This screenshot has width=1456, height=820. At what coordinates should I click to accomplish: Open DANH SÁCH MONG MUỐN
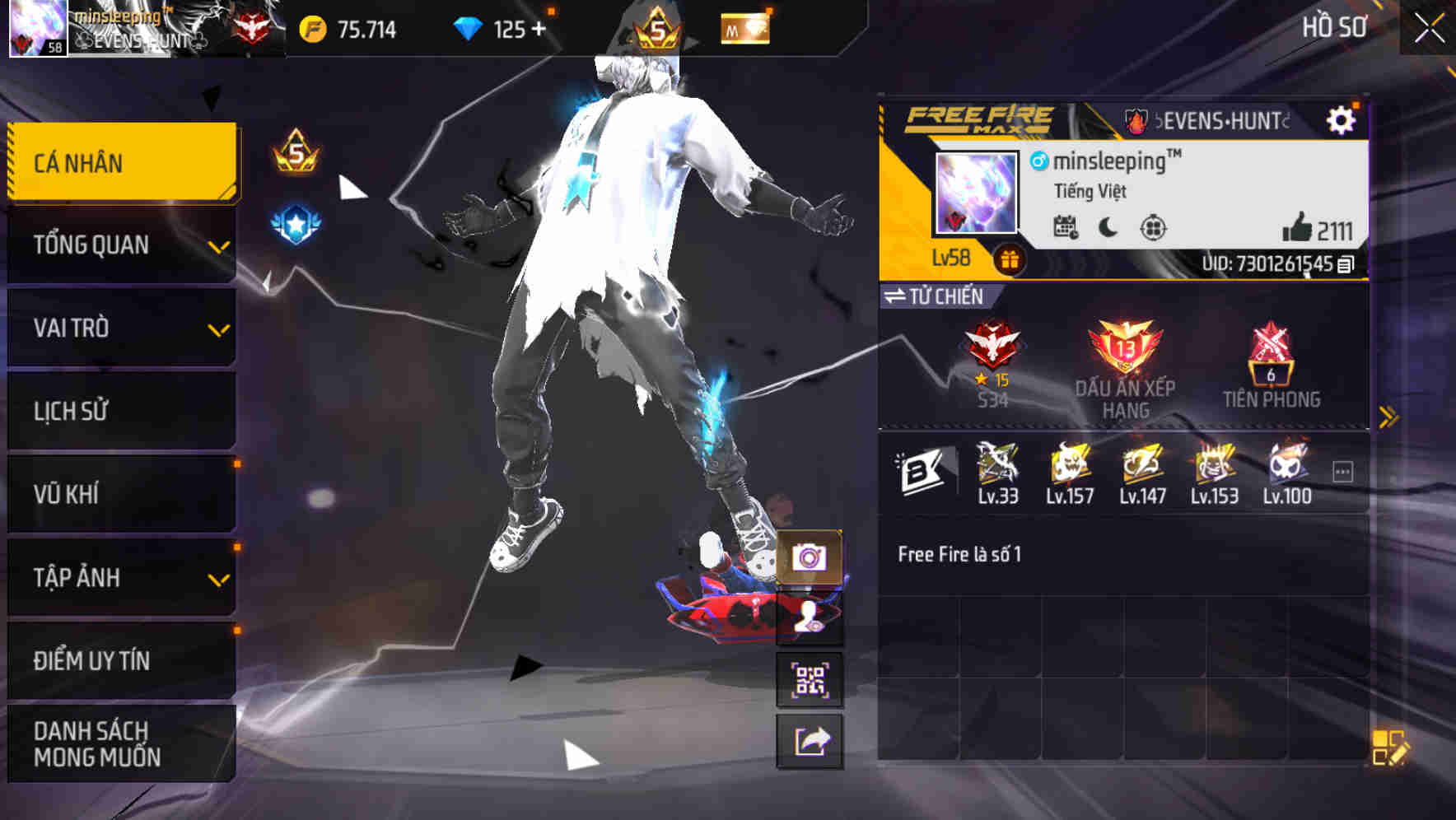[x=120, y=743]
